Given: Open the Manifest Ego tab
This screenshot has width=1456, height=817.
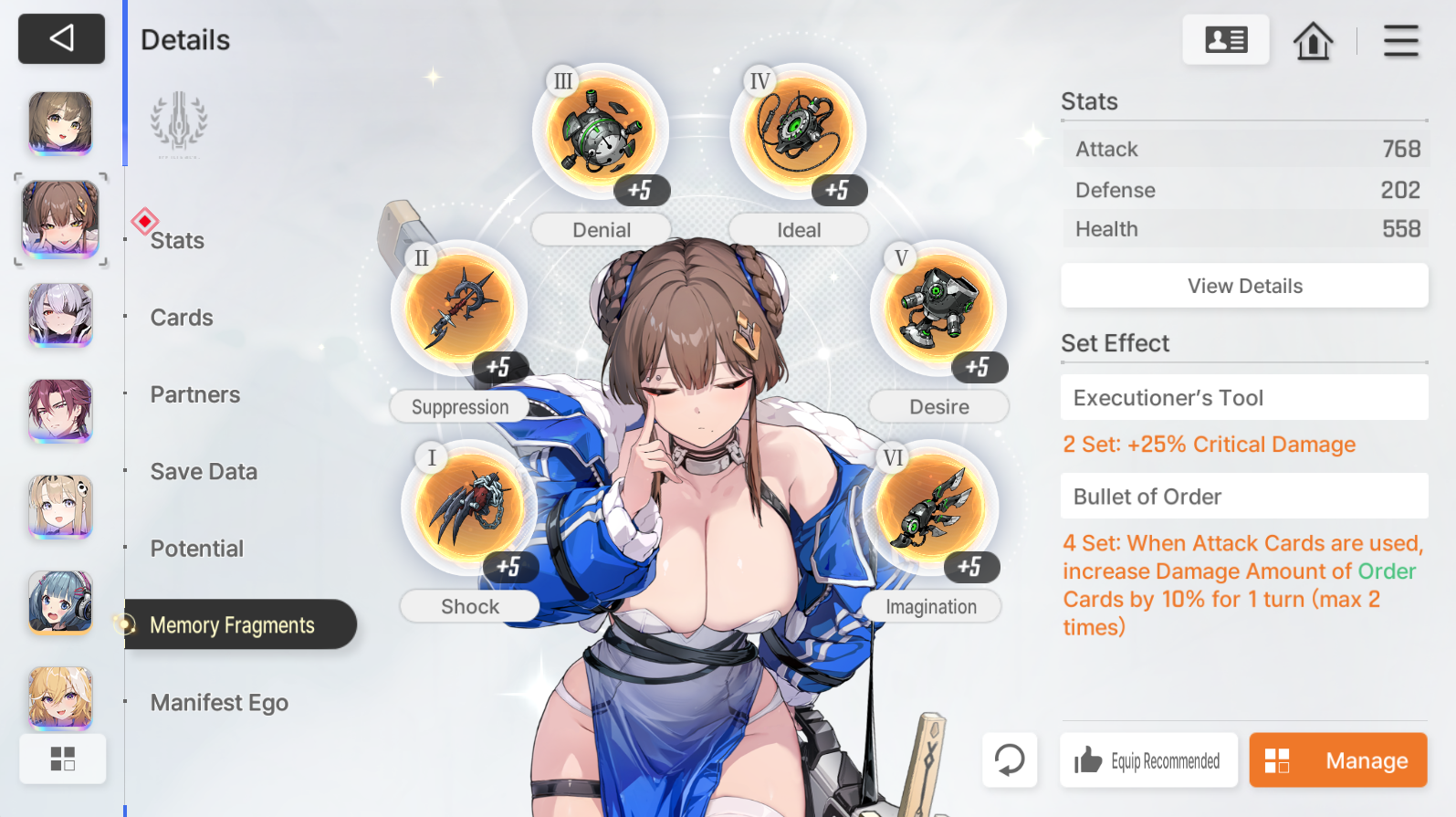Looking at the screenshot, I should point(219,703).
